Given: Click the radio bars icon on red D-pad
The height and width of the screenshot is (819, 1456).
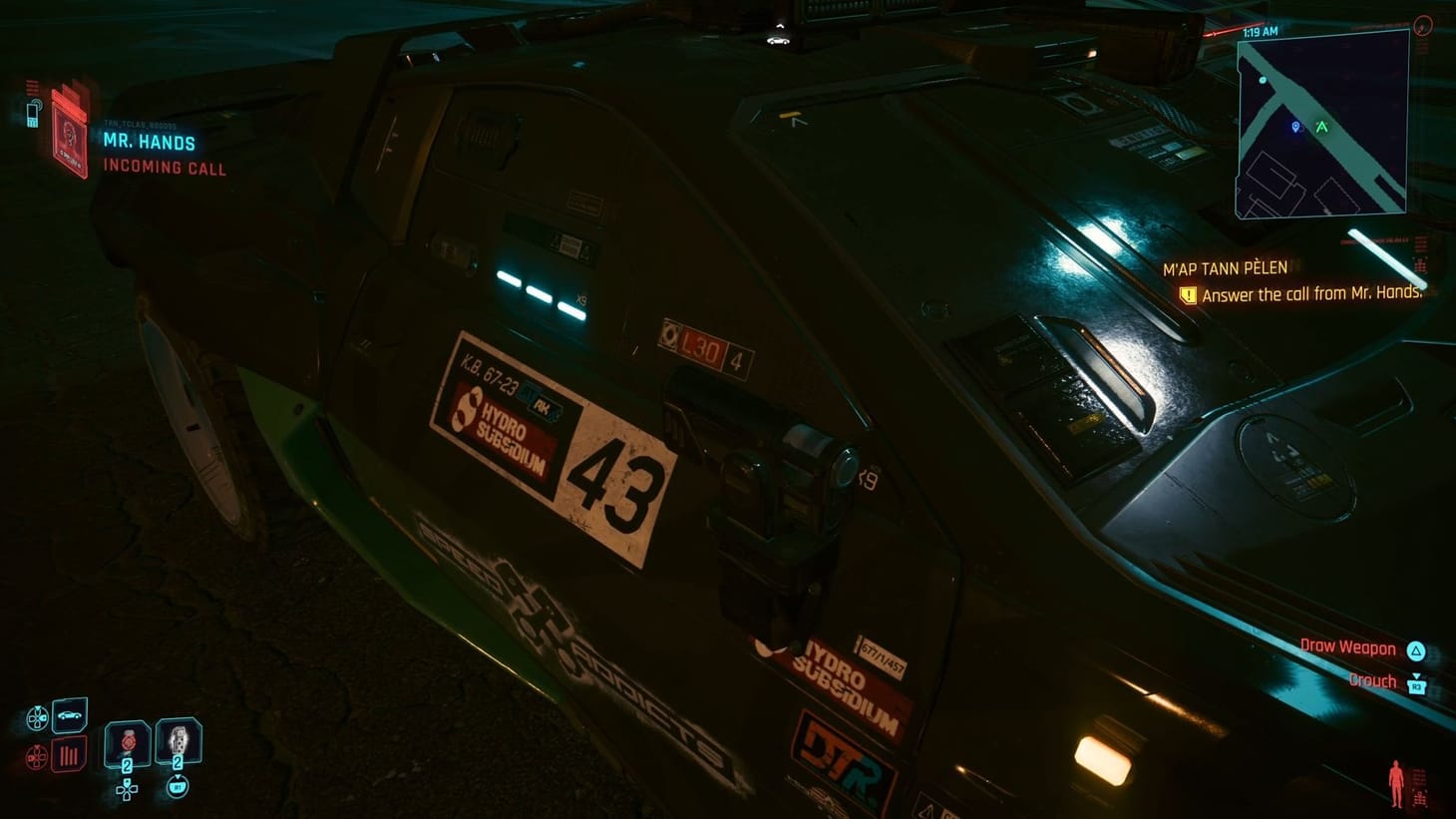Looking at the screenshot, I should pyautogui.click(x=68, y=755).
